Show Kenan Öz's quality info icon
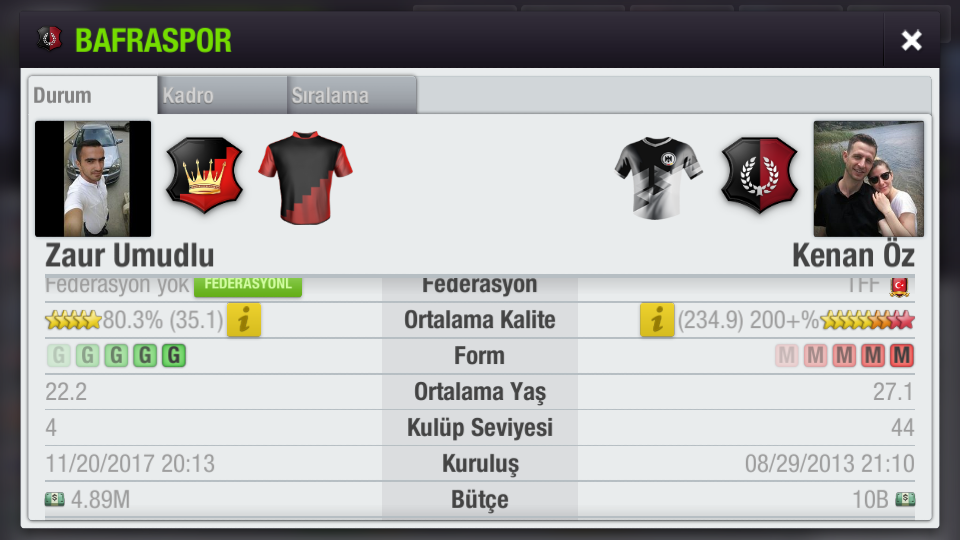This screenshot has width=960, height=540. (x=657, y=320)
